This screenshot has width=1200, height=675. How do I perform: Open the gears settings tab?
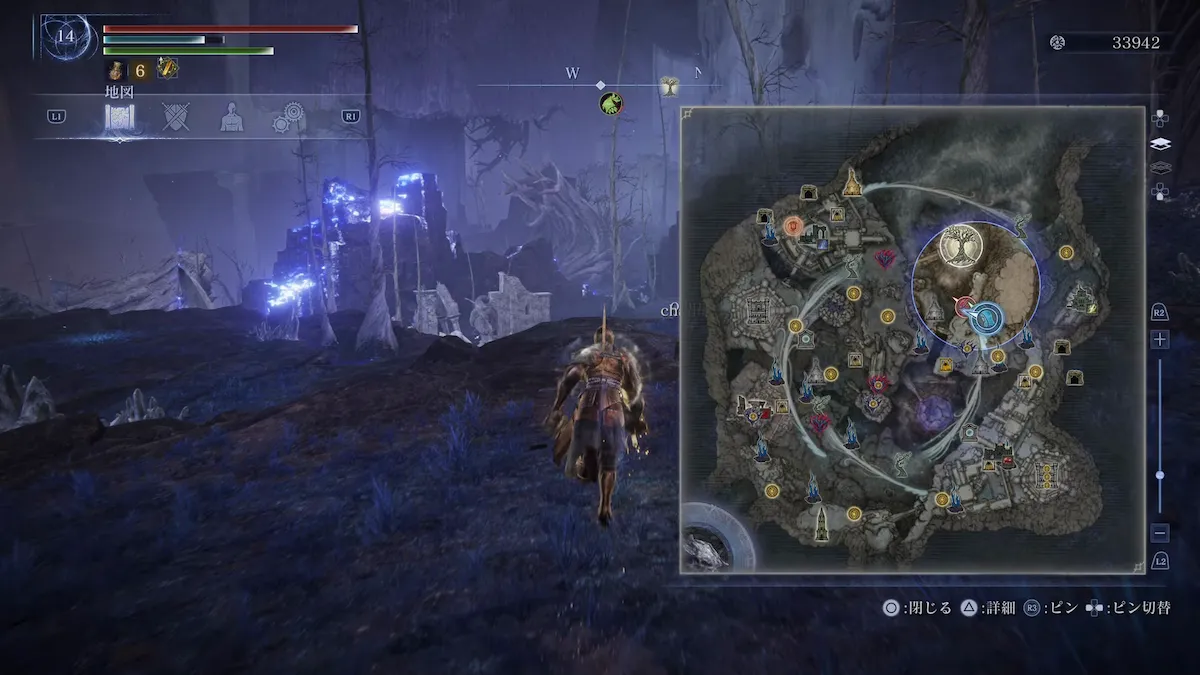291,118
